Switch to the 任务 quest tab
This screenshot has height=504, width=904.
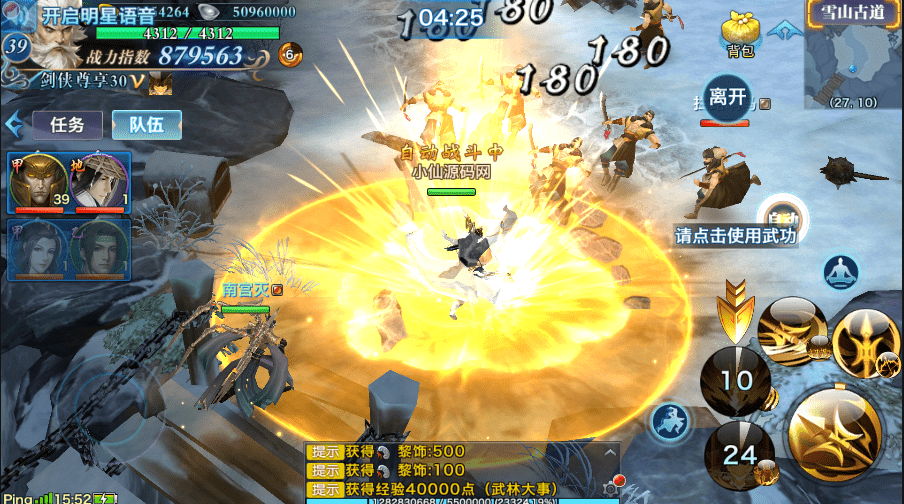[x=68, y=125]
